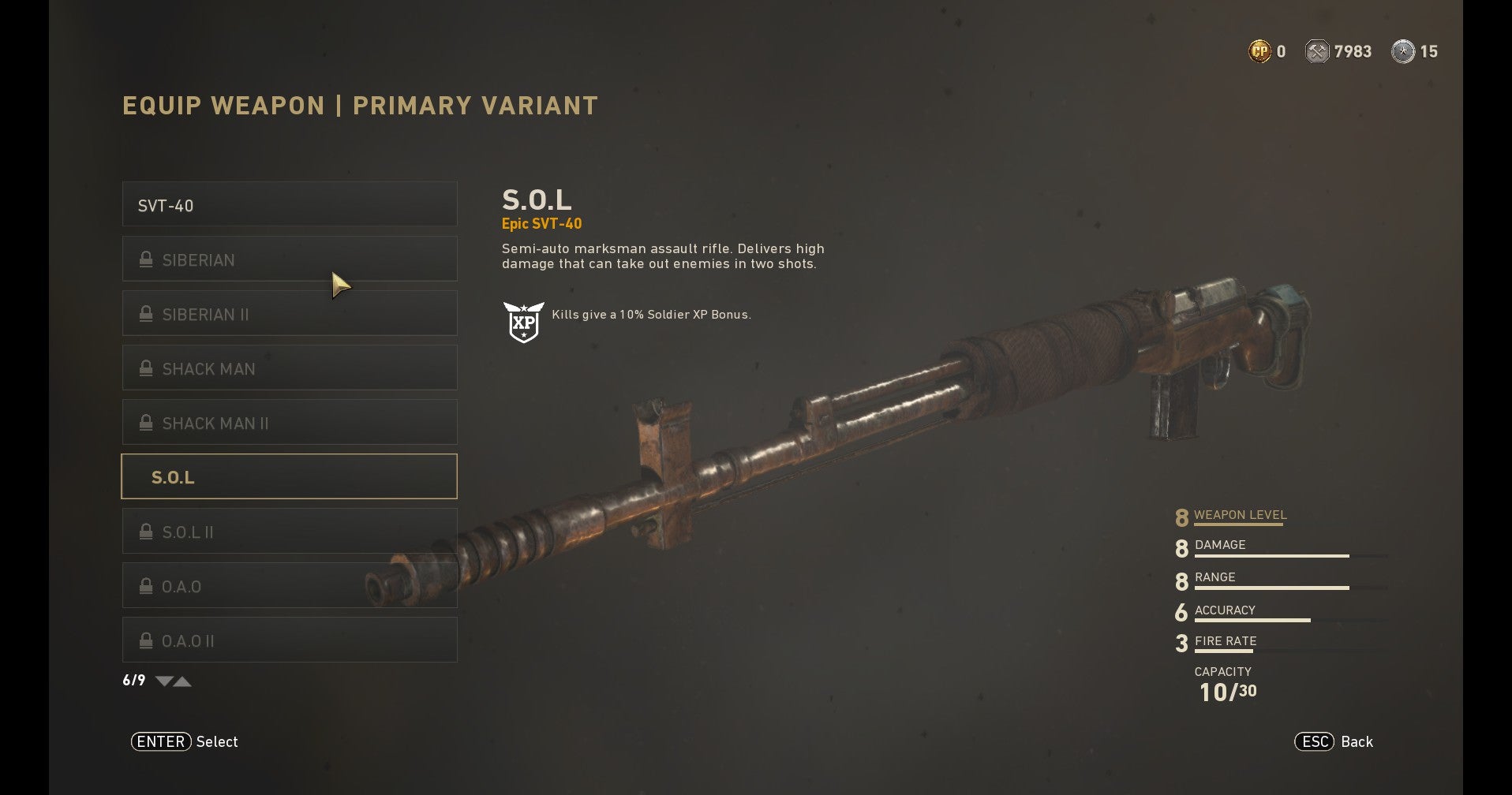The height and width of the screenshot is (795, 1512).
Task: Click the Epic SVT-40 rarity label
Action: point(541,223)
